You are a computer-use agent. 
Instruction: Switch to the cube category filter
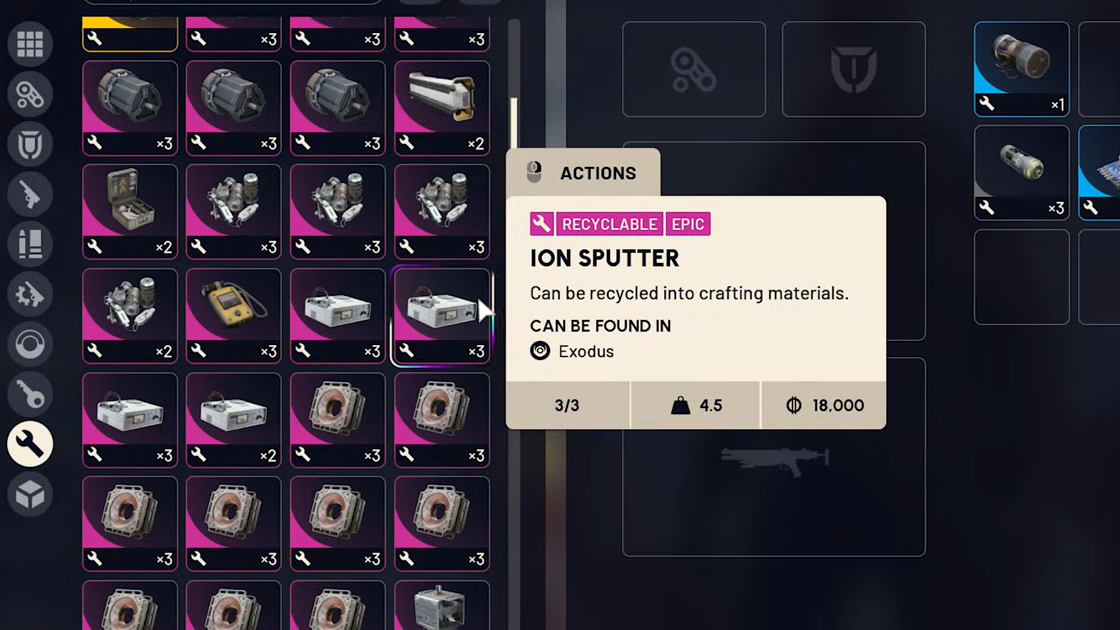pyautogui.click(x=30, y=494)
